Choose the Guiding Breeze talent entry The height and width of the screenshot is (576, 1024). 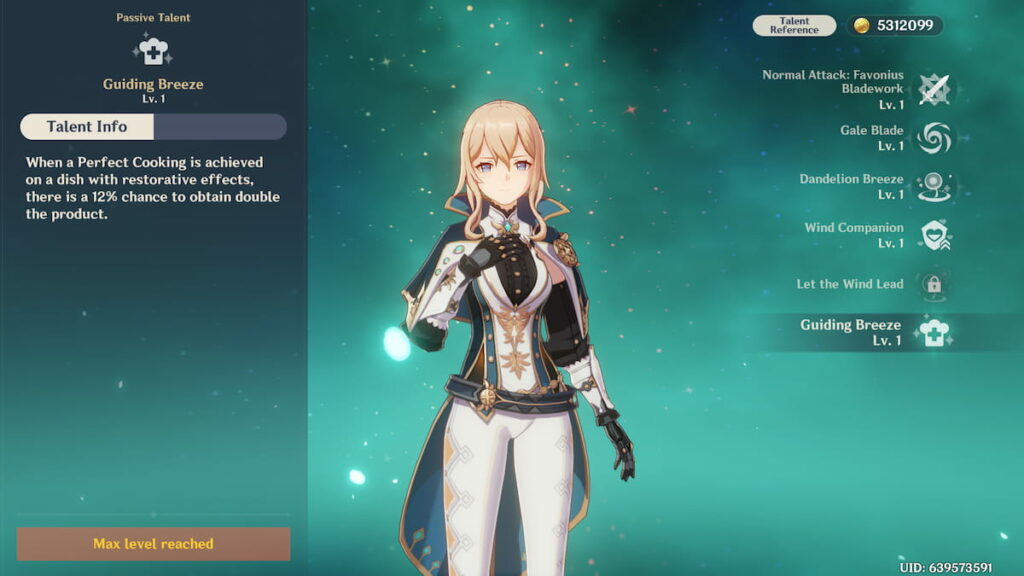point(934,332)
